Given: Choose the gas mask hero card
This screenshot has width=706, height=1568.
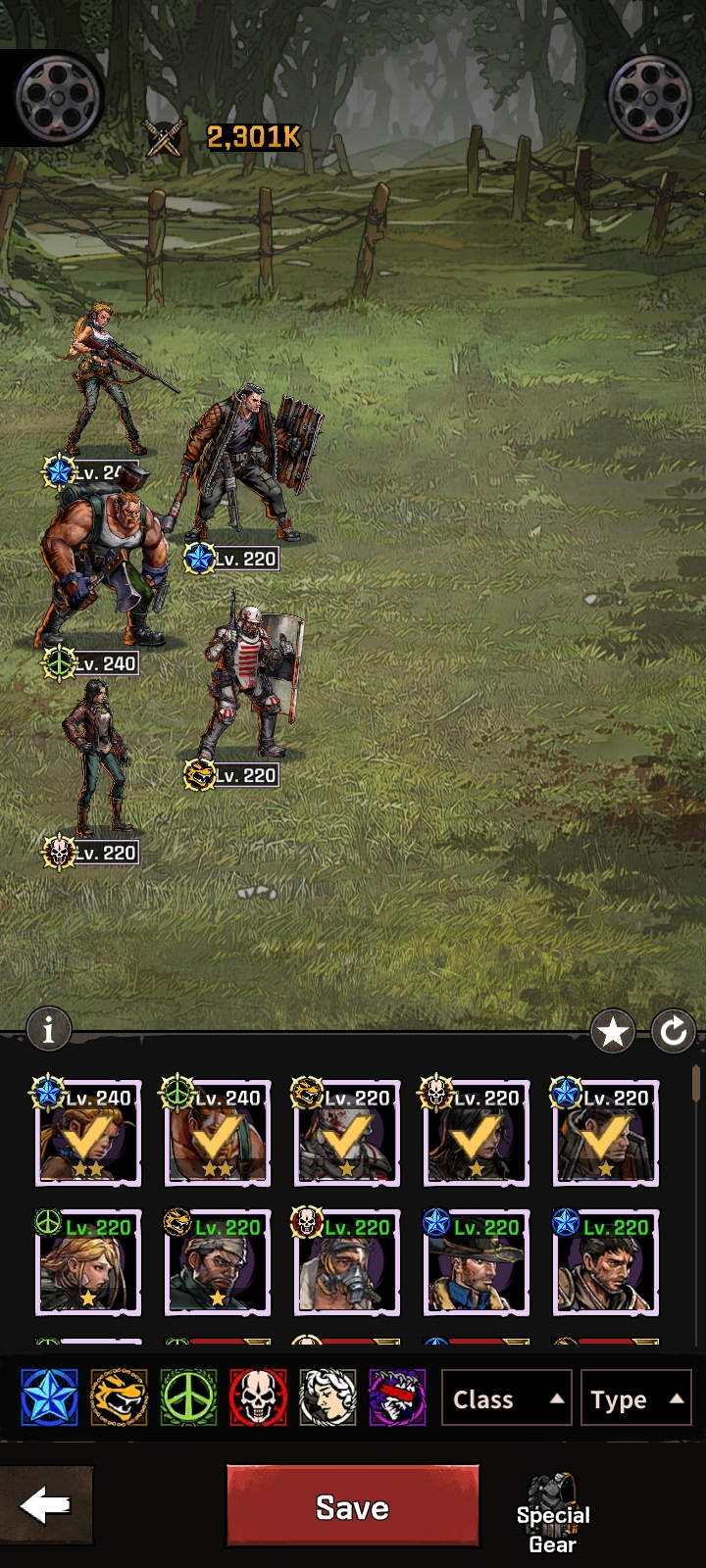Looking at the screenshot, I should pos(347,1262).
